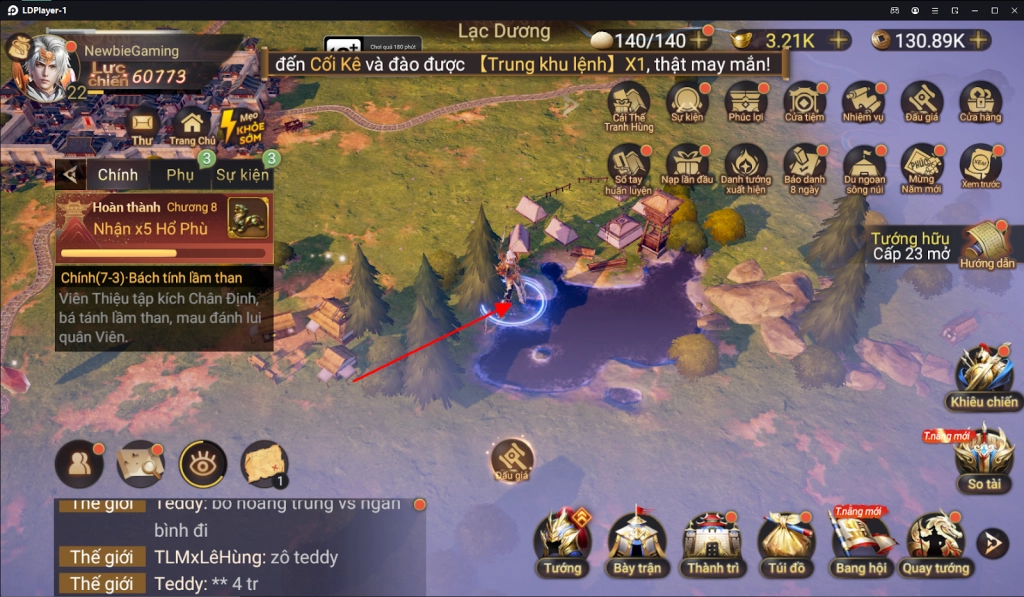Screen dimensions: 1024x597
Task: Select the Quay tướng hero summon
Action: coord(936,543)
